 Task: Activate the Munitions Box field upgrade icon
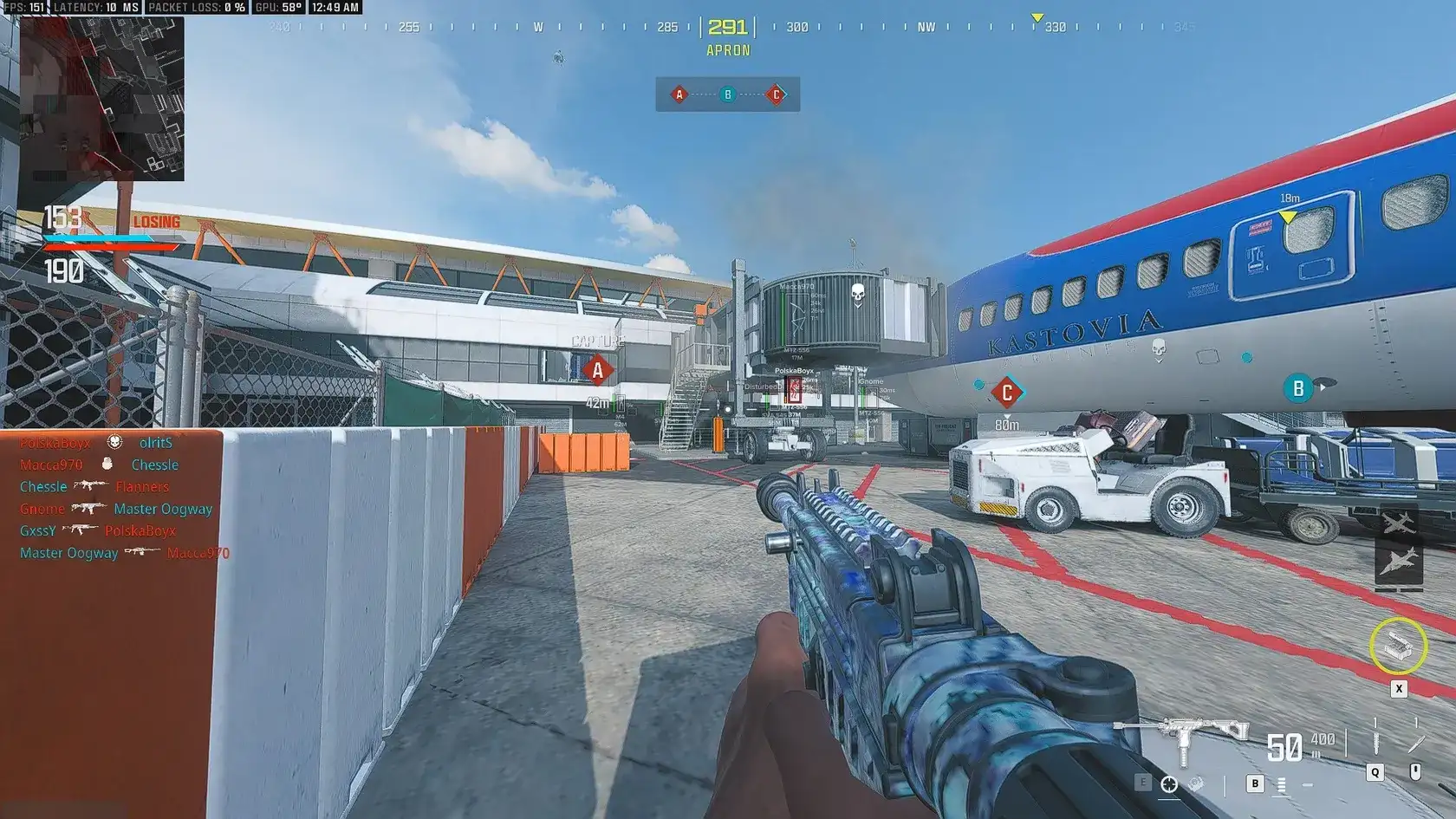tap(1398, 646)
